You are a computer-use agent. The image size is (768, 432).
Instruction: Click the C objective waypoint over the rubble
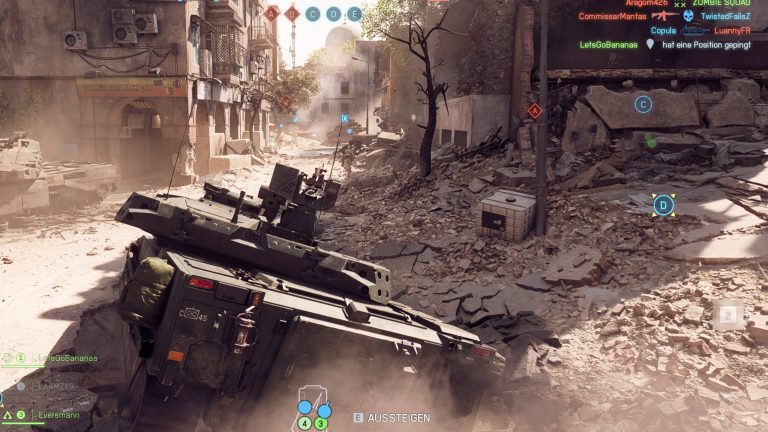coord(643,103)
